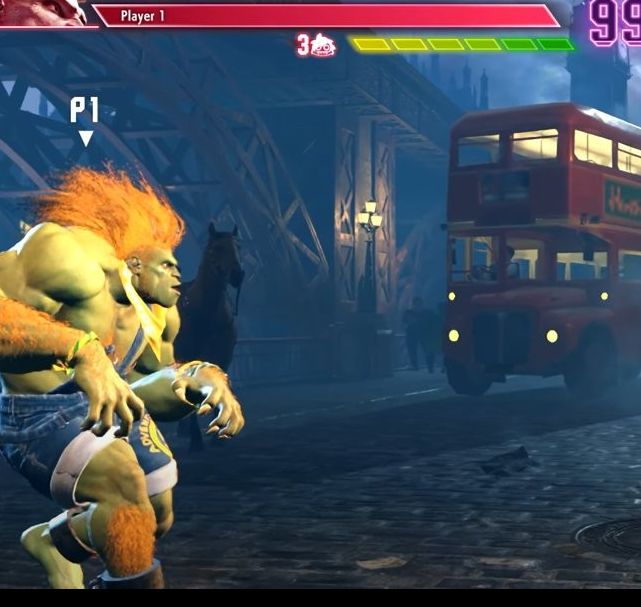Select the P1 indicator arrow above the fighter
The width and height of the screenshot is (641, 607).
pyautogui.click(x=86, y=138)
